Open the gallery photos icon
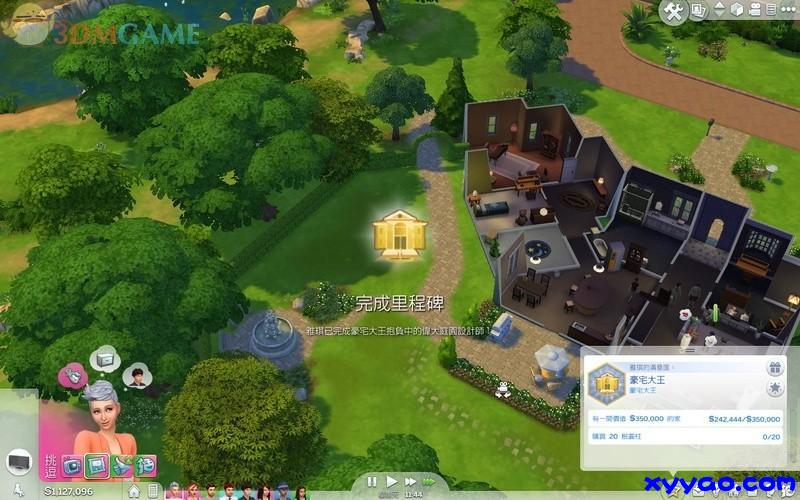 699,12
